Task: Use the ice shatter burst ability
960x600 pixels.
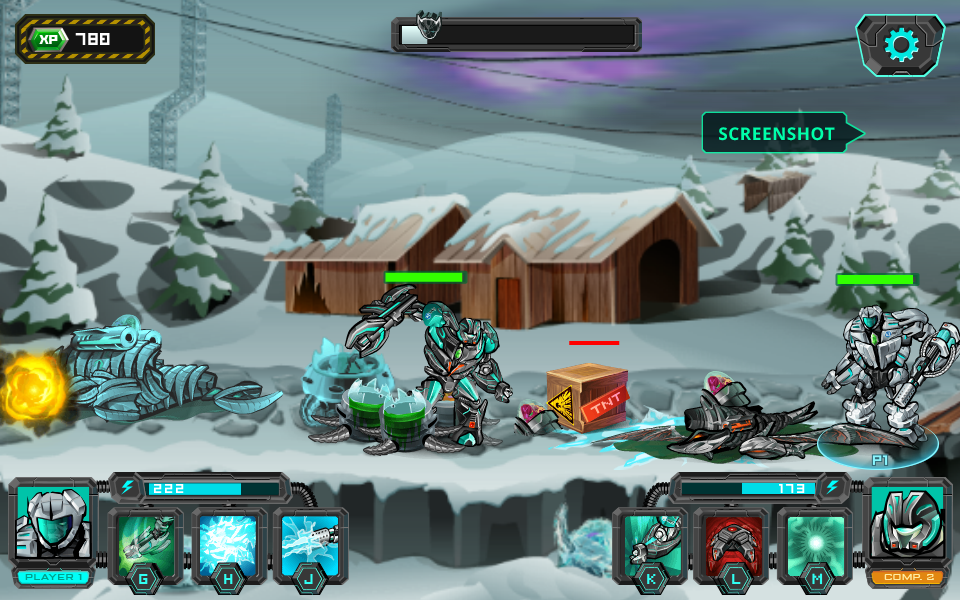Action: [230, 544]
